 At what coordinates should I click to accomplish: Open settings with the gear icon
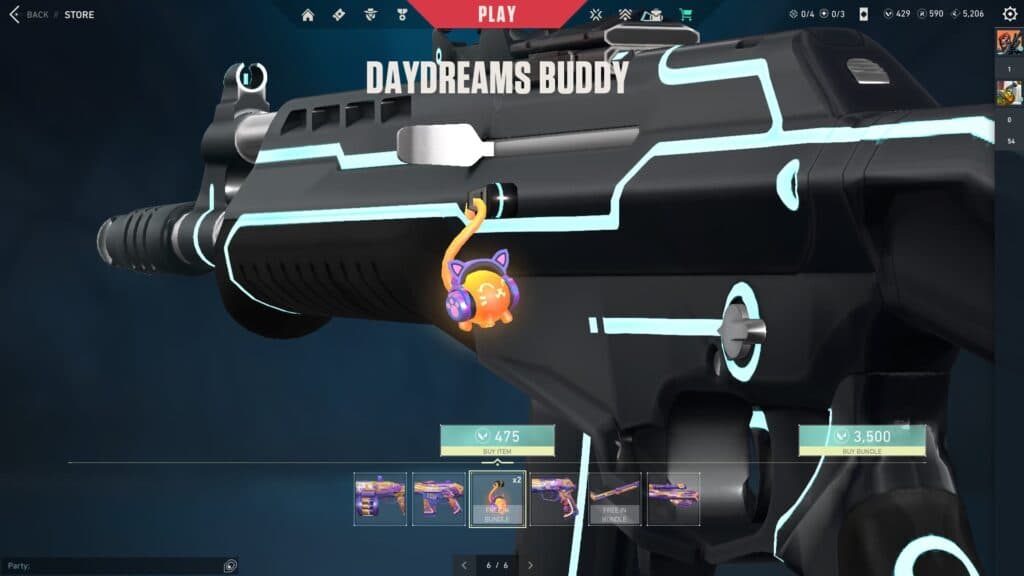coord(1009,14)
